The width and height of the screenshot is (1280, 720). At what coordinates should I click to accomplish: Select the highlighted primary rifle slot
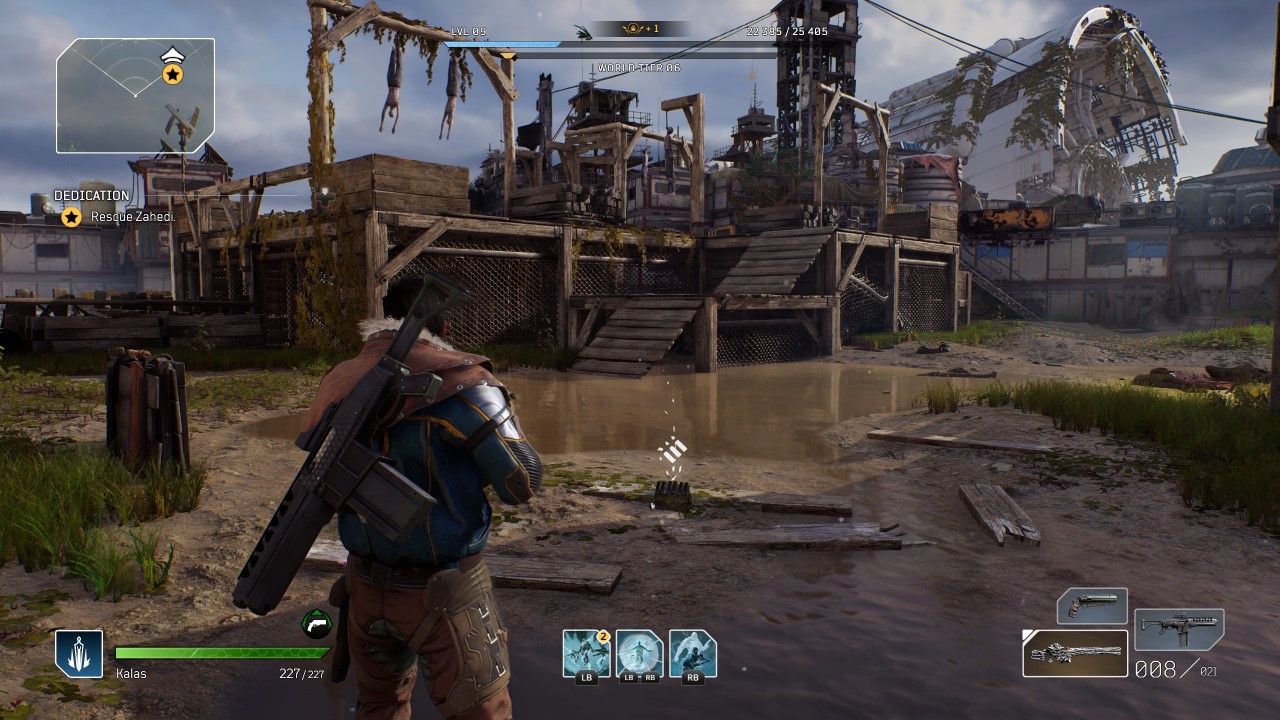click(1075, 653)
